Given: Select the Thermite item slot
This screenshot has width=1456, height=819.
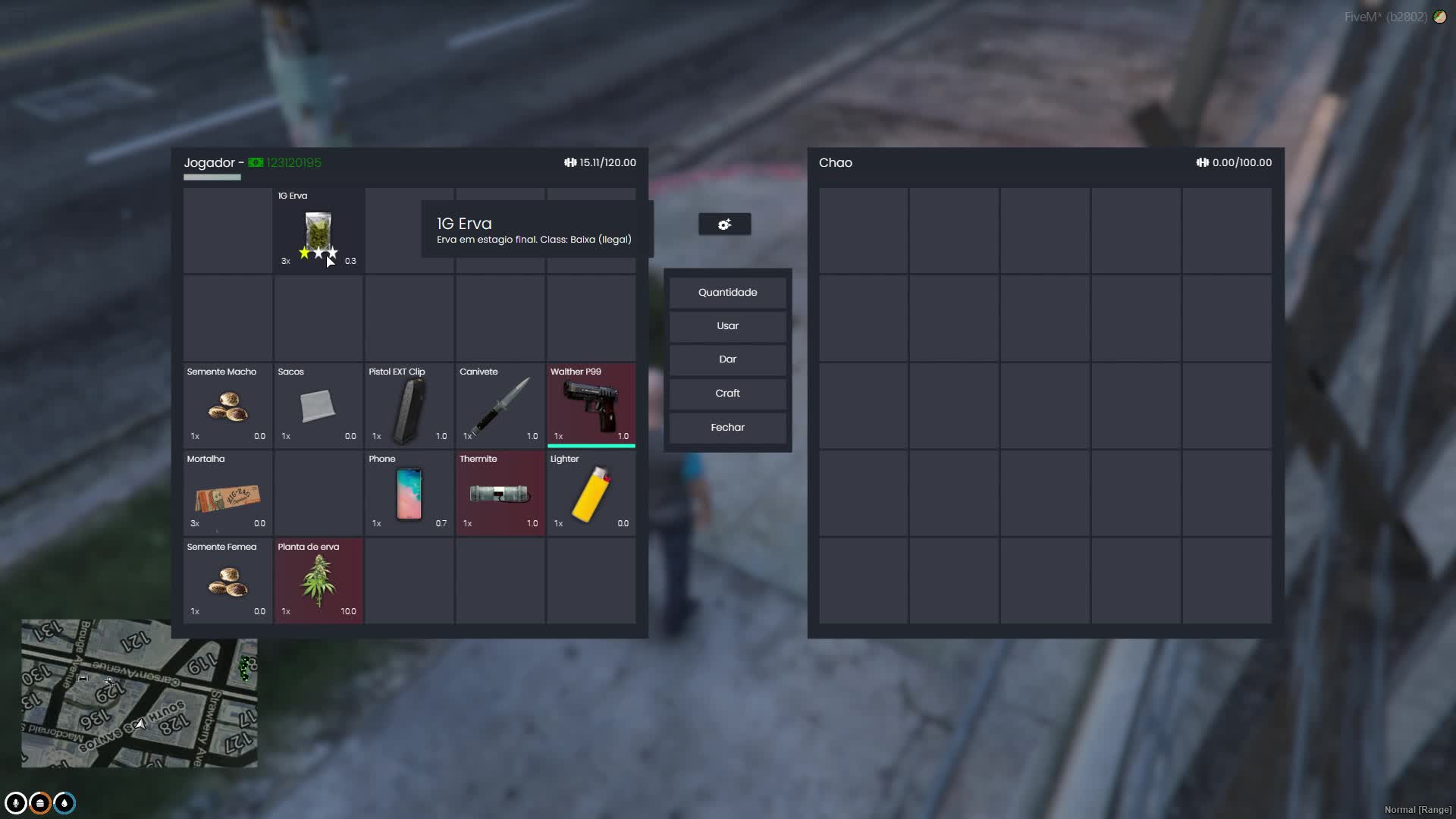Looking at the screenshot, I should pos(500,493).
